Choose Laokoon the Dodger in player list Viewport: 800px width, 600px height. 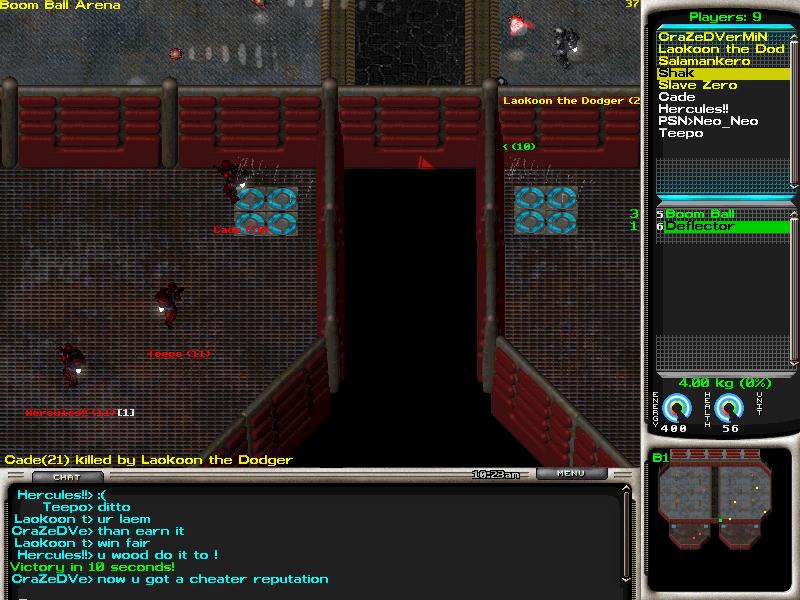[720, 49]
